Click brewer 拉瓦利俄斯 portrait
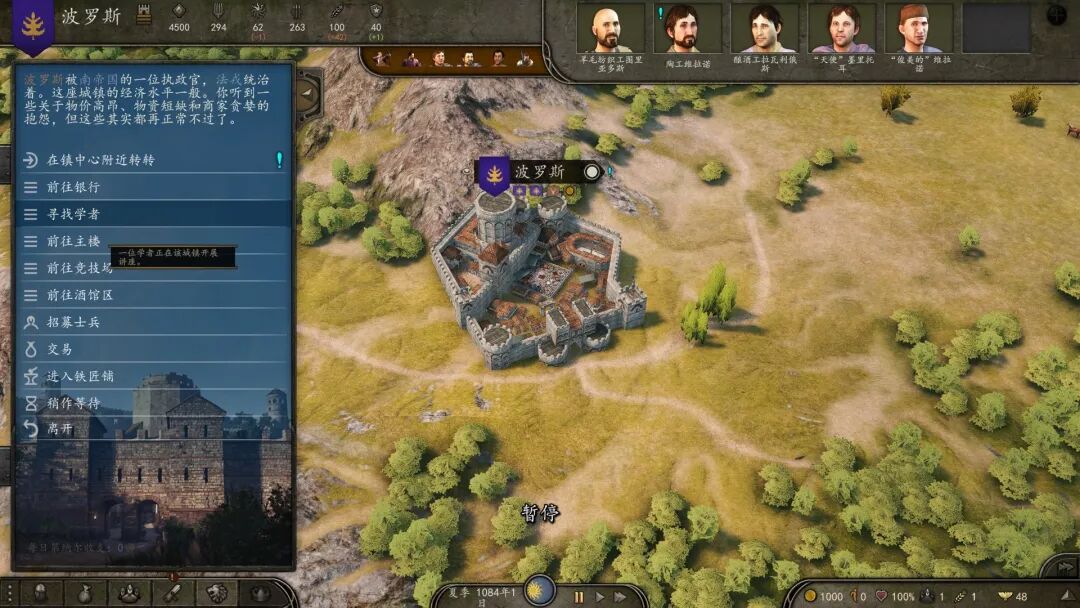Image resolution: width=1080 pixels, height=608 pixels. [x=764, y=29]
